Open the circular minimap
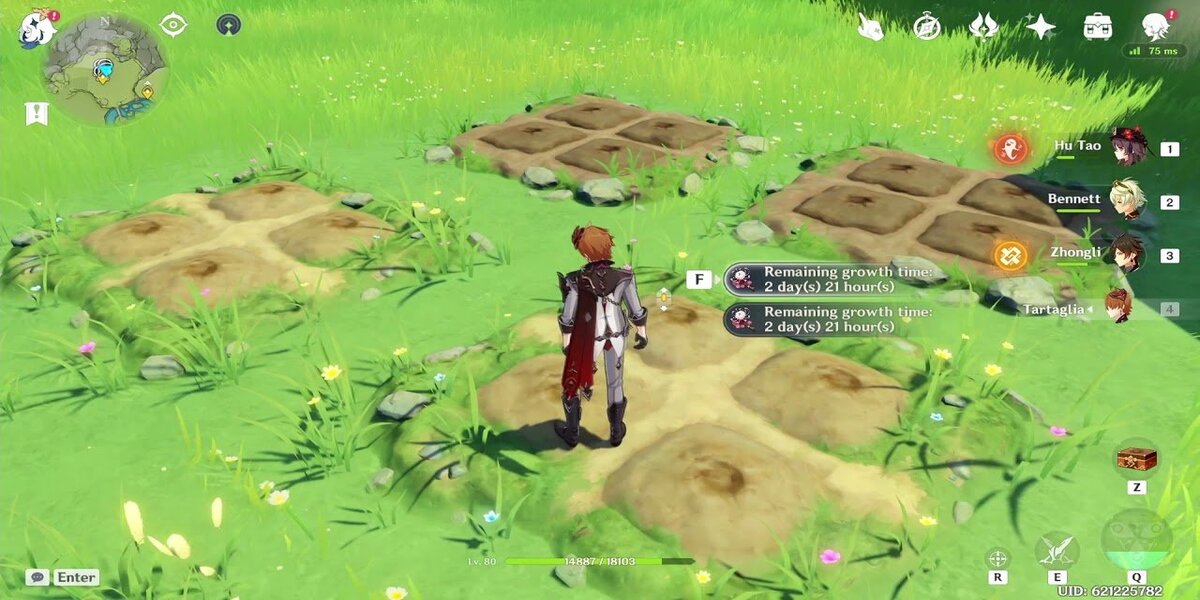Screen dimensions: 1200x600 (103, 69)
